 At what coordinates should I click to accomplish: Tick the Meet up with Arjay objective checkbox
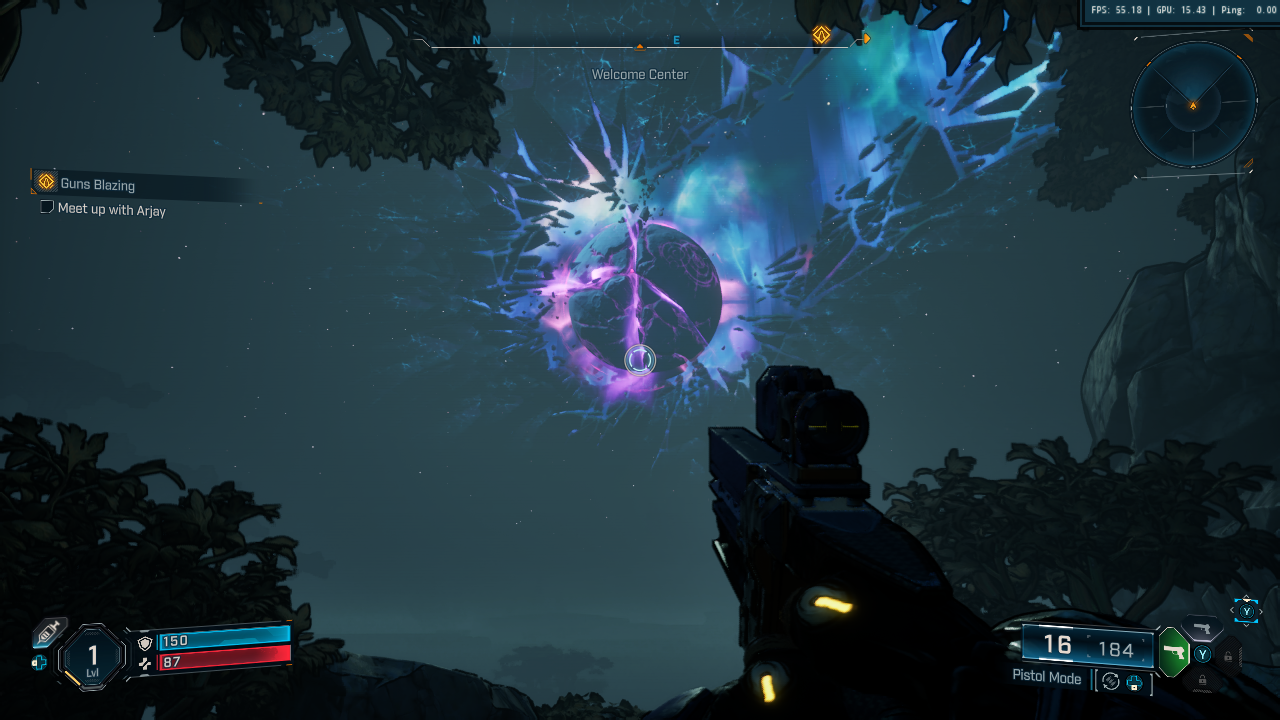(x=46, y=208)
